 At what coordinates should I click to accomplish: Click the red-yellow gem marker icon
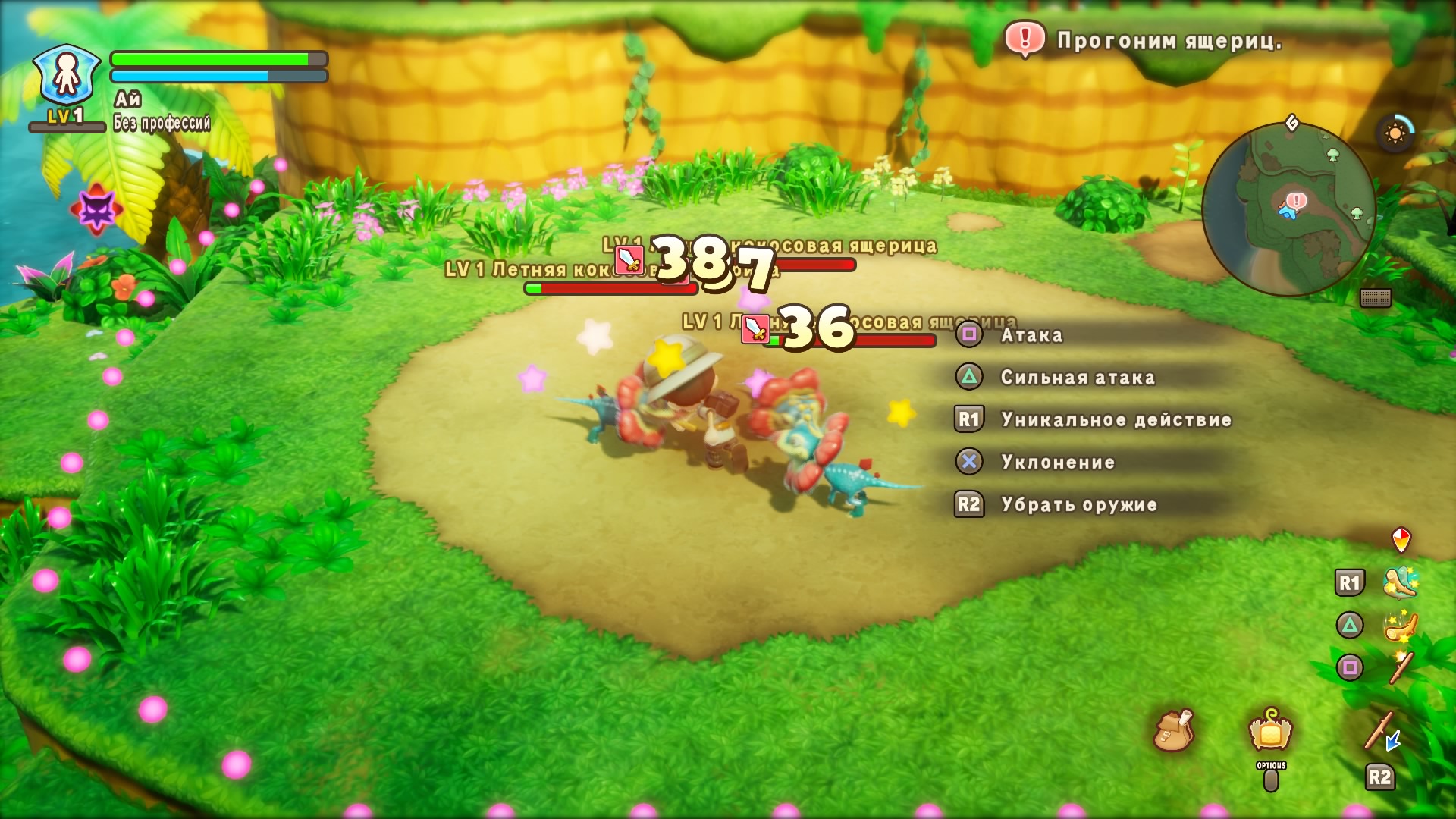[x=1401, y=539]
